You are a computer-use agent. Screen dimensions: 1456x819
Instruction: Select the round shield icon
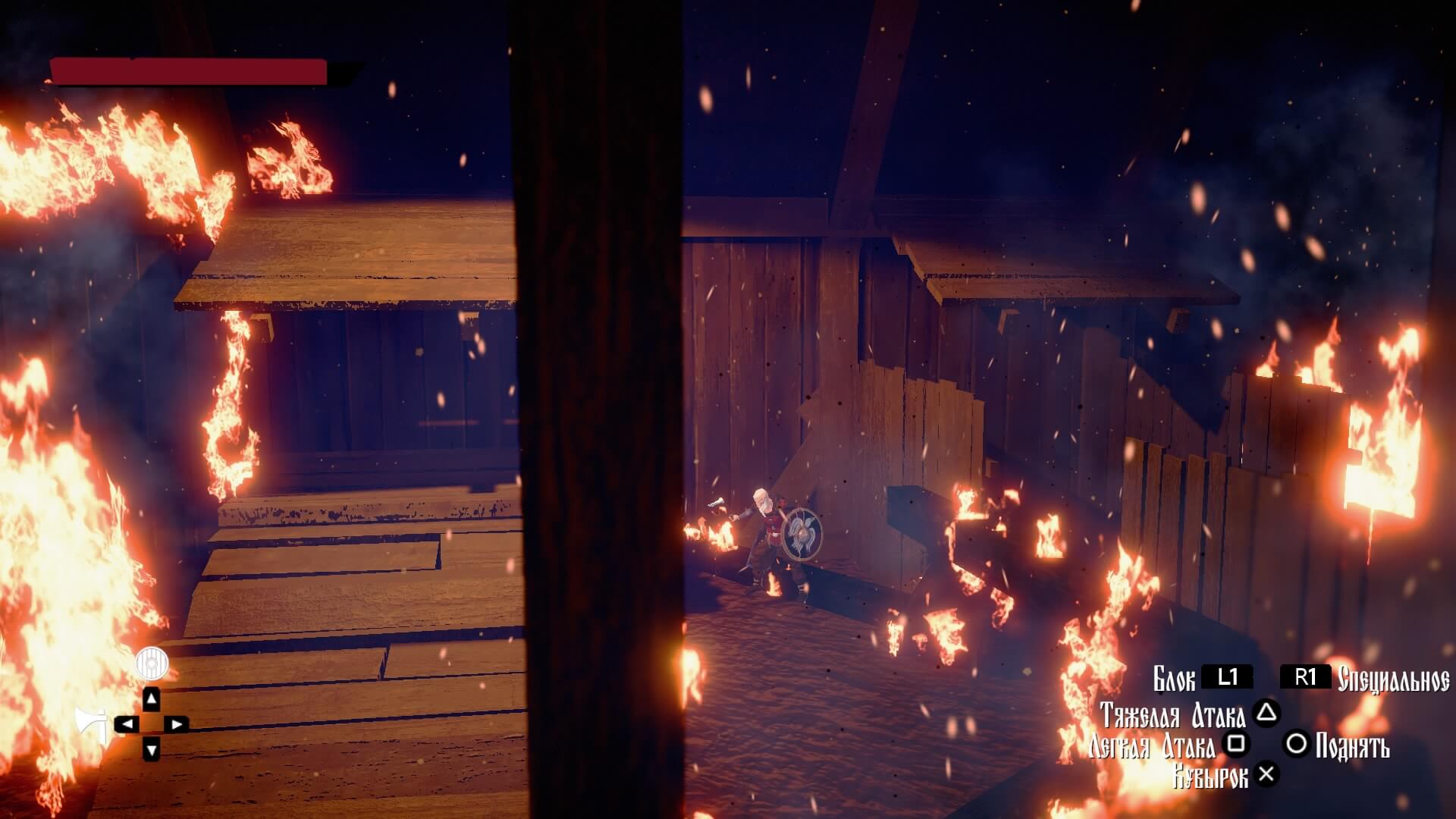(152, 664)
